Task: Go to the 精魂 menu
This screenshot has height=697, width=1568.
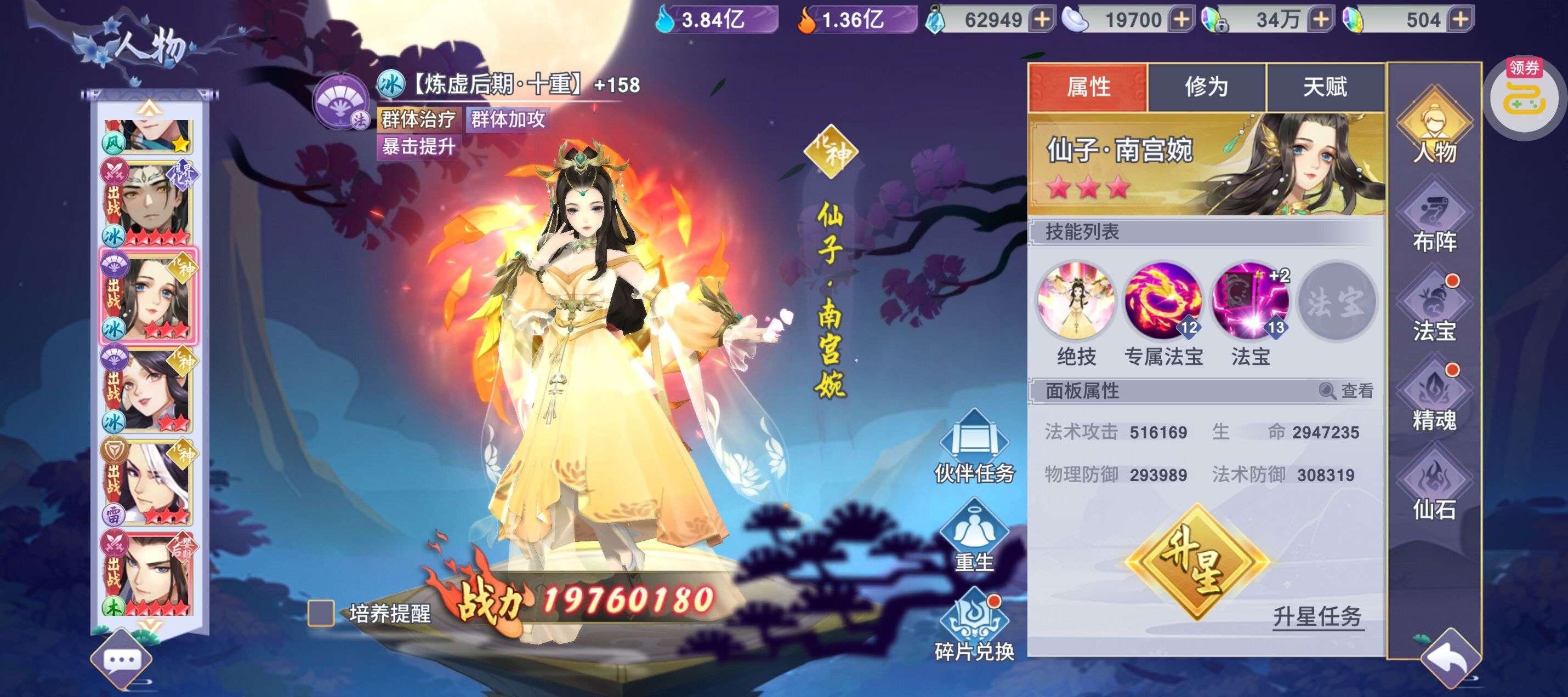Action: [1434, 398]
